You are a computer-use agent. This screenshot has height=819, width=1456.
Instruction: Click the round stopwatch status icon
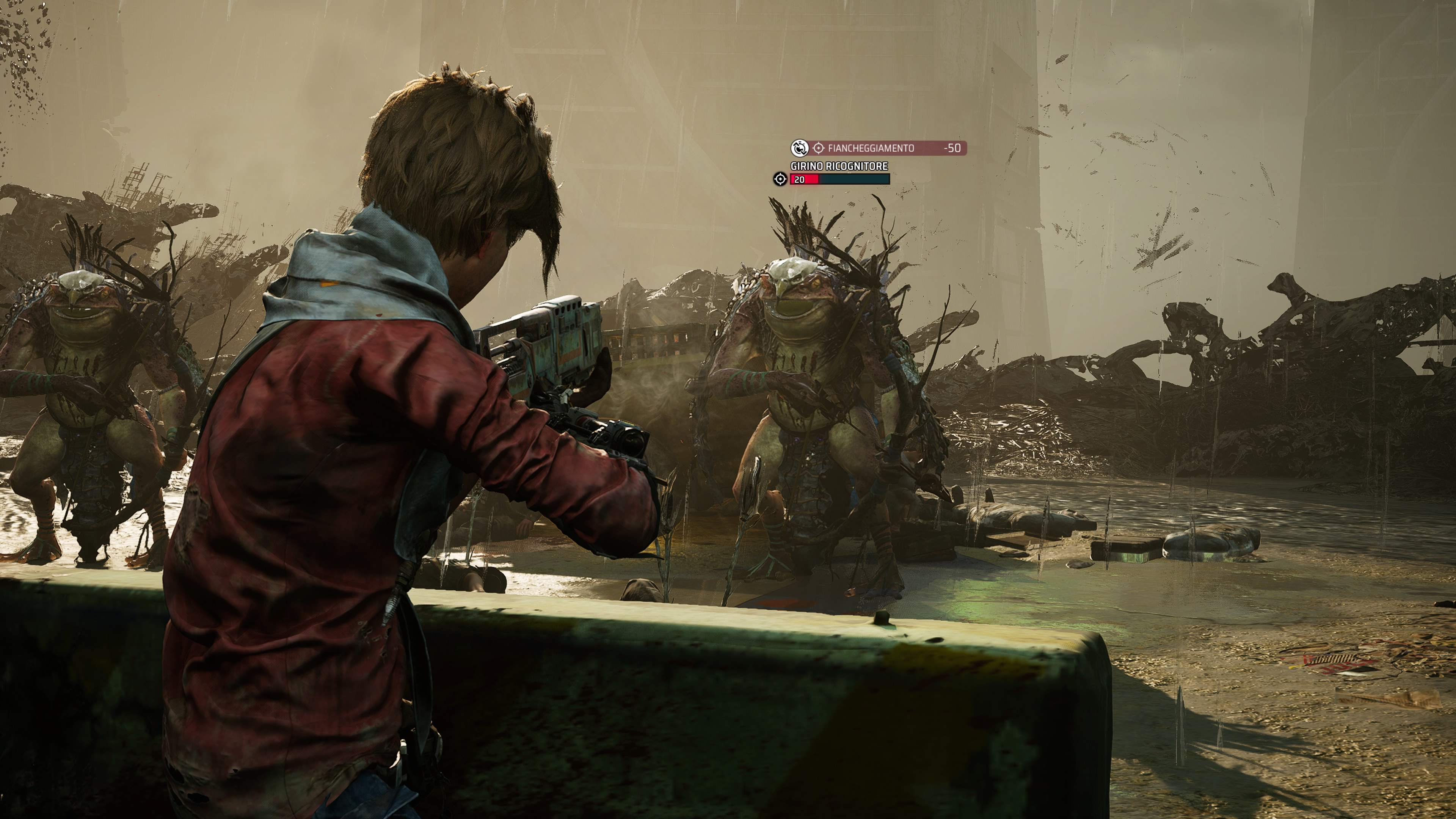799,148
